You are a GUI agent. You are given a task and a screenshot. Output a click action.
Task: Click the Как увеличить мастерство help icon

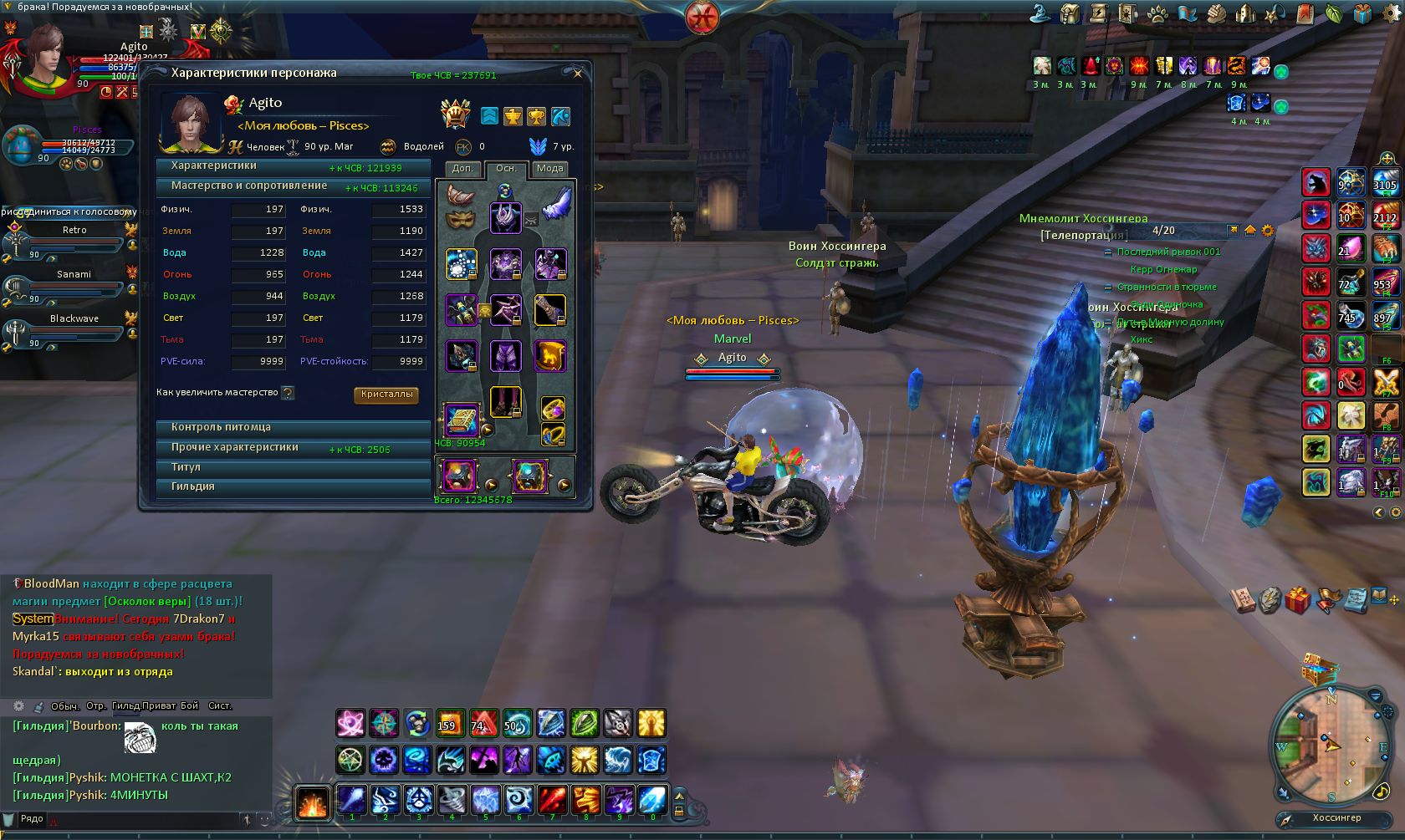[x=289, y=393]
